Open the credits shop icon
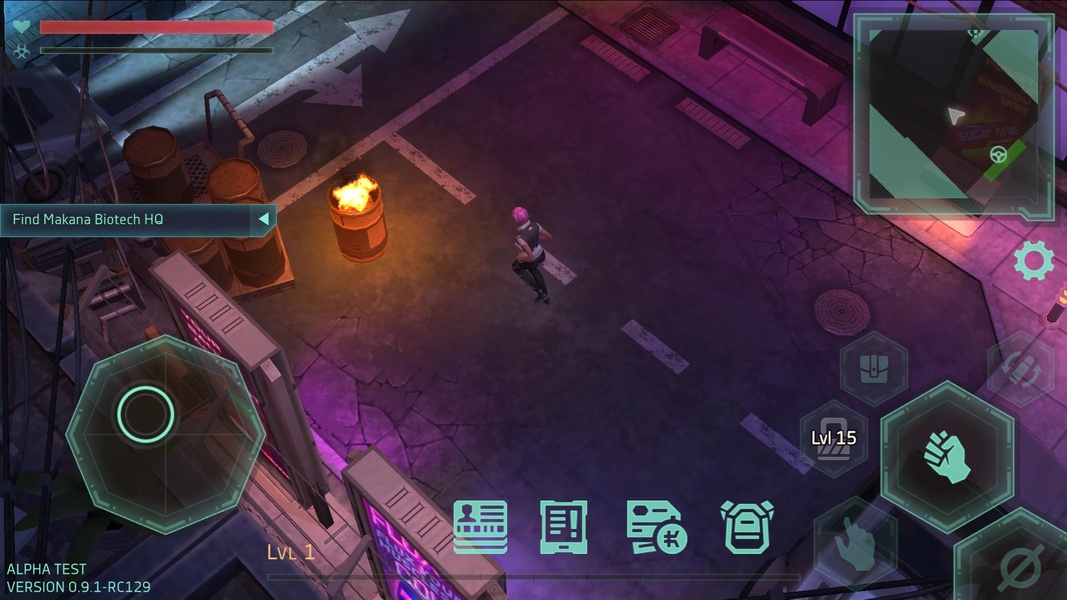Image resolution: width=1067 pixels, height=600 pixels. click(x=654, y=527)
